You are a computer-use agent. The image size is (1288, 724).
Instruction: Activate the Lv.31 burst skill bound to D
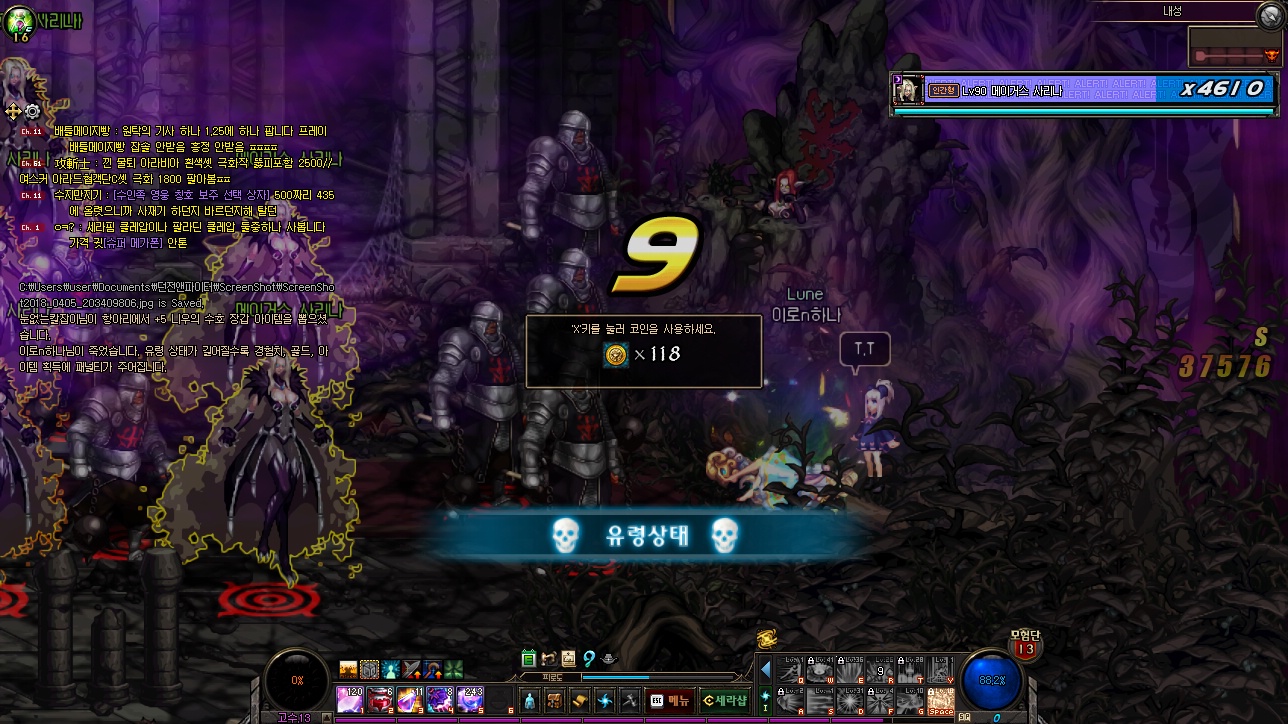850,700
